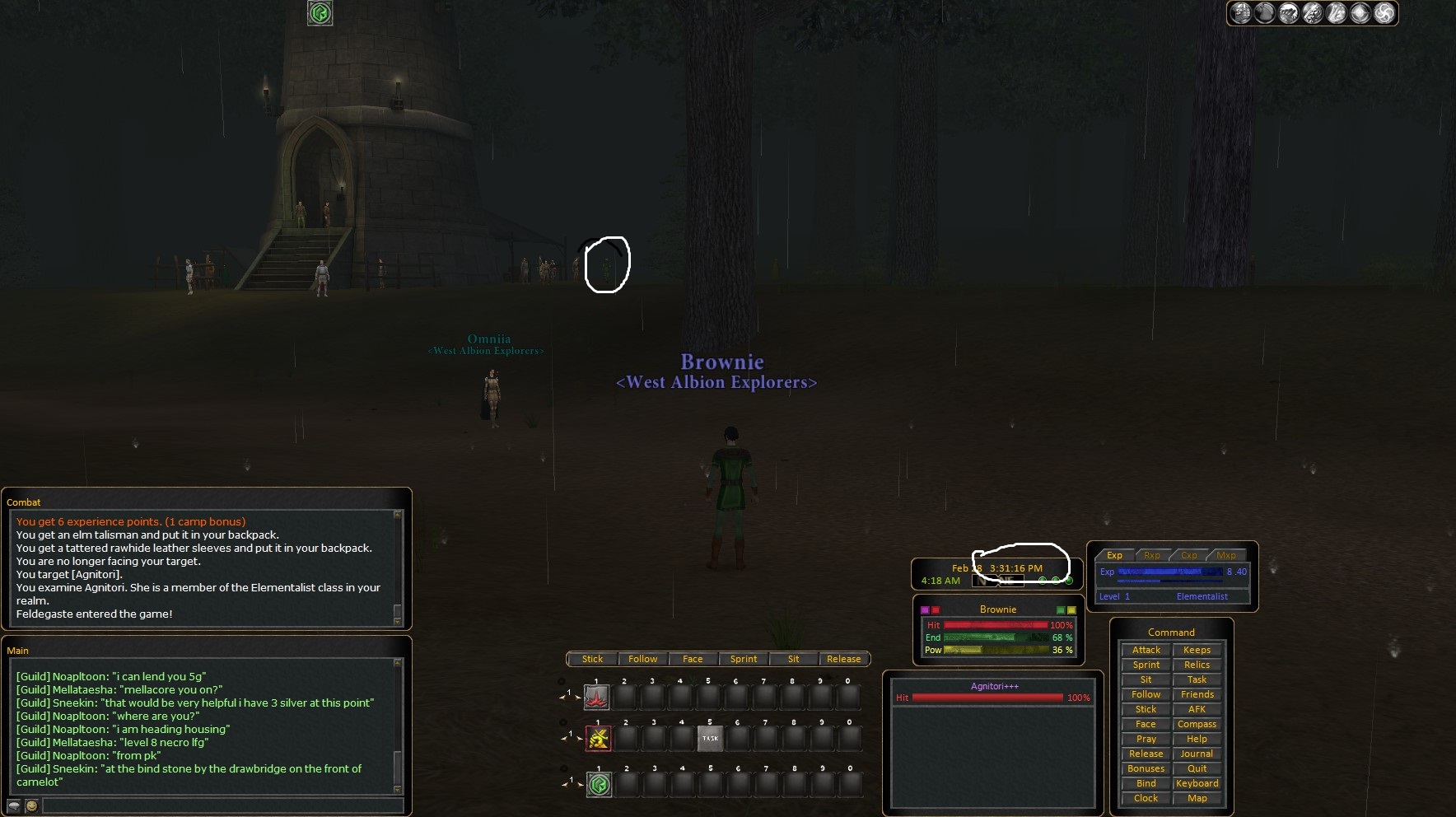This screenshot has height=817, width=1456.
Task: Toggle AFK status
Action: click(1197, 709)
